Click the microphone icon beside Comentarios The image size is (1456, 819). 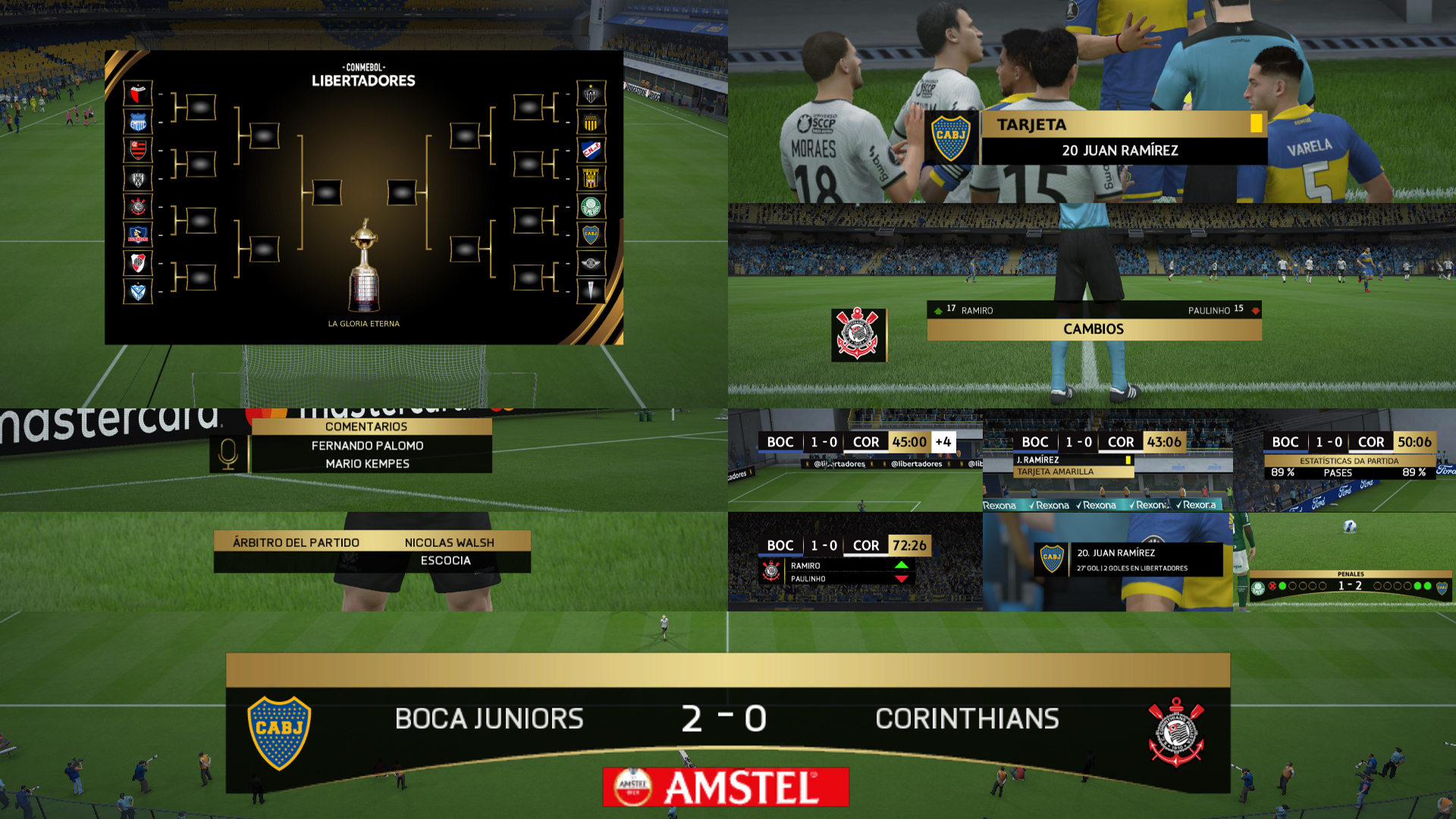pyautogui.click(x=227, y=455)
